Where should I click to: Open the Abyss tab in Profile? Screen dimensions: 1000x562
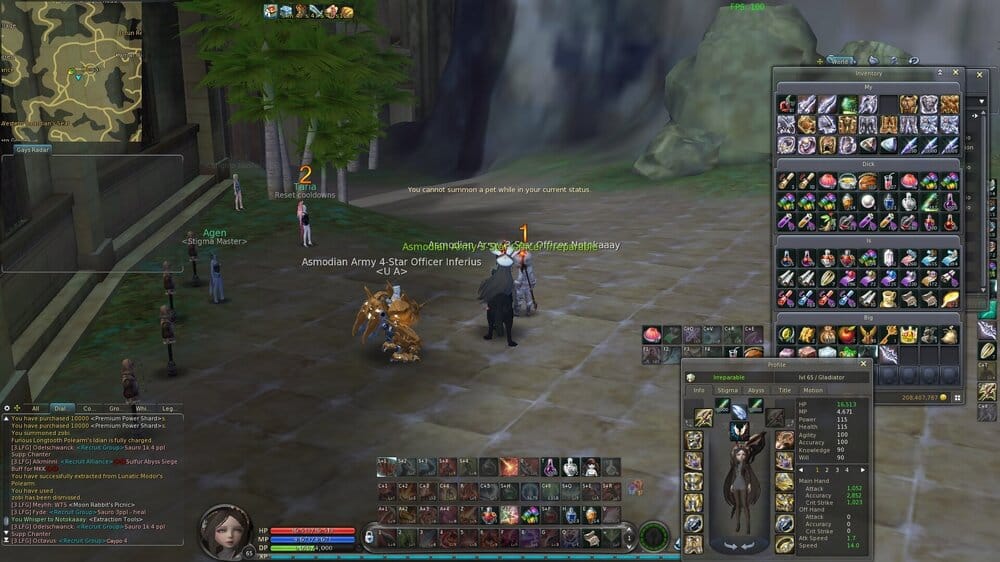pyautogui.click(x=756, y=390)
